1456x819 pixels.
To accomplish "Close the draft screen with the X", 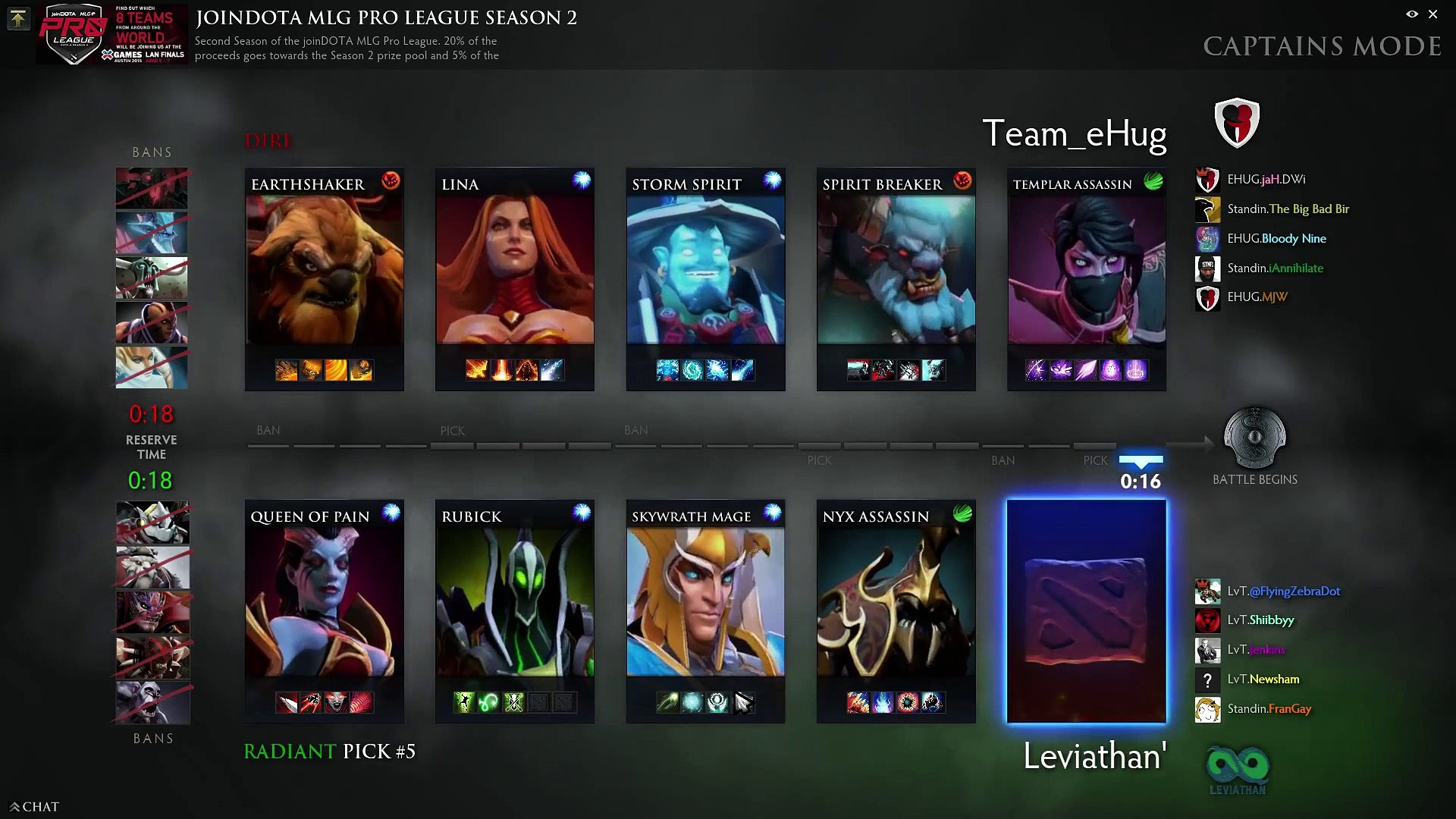I will 1432,14.
